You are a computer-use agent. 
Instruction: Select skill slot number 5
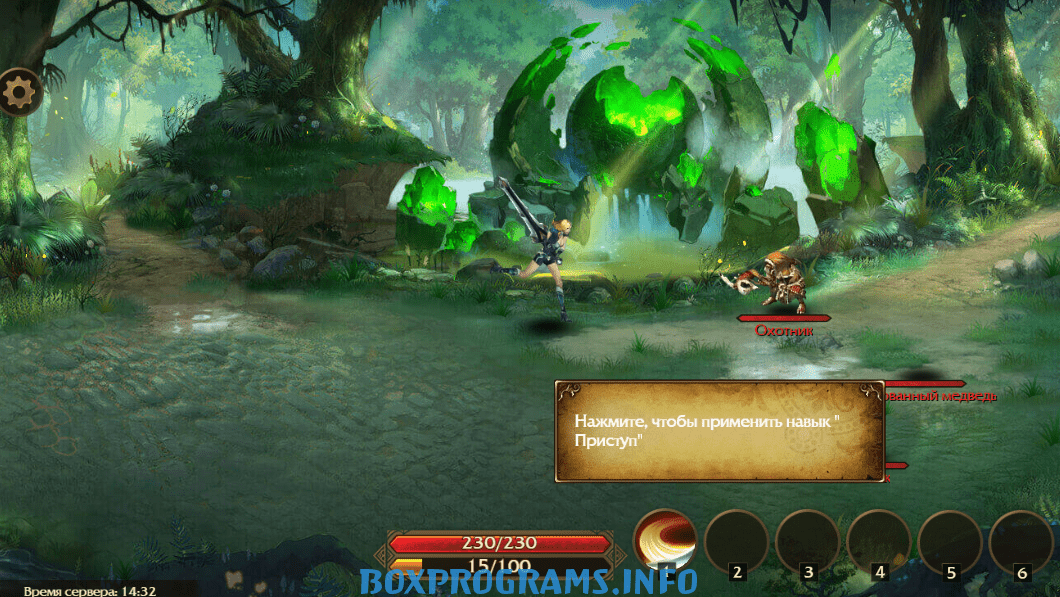pyautogui.click(x=949, y=543)
